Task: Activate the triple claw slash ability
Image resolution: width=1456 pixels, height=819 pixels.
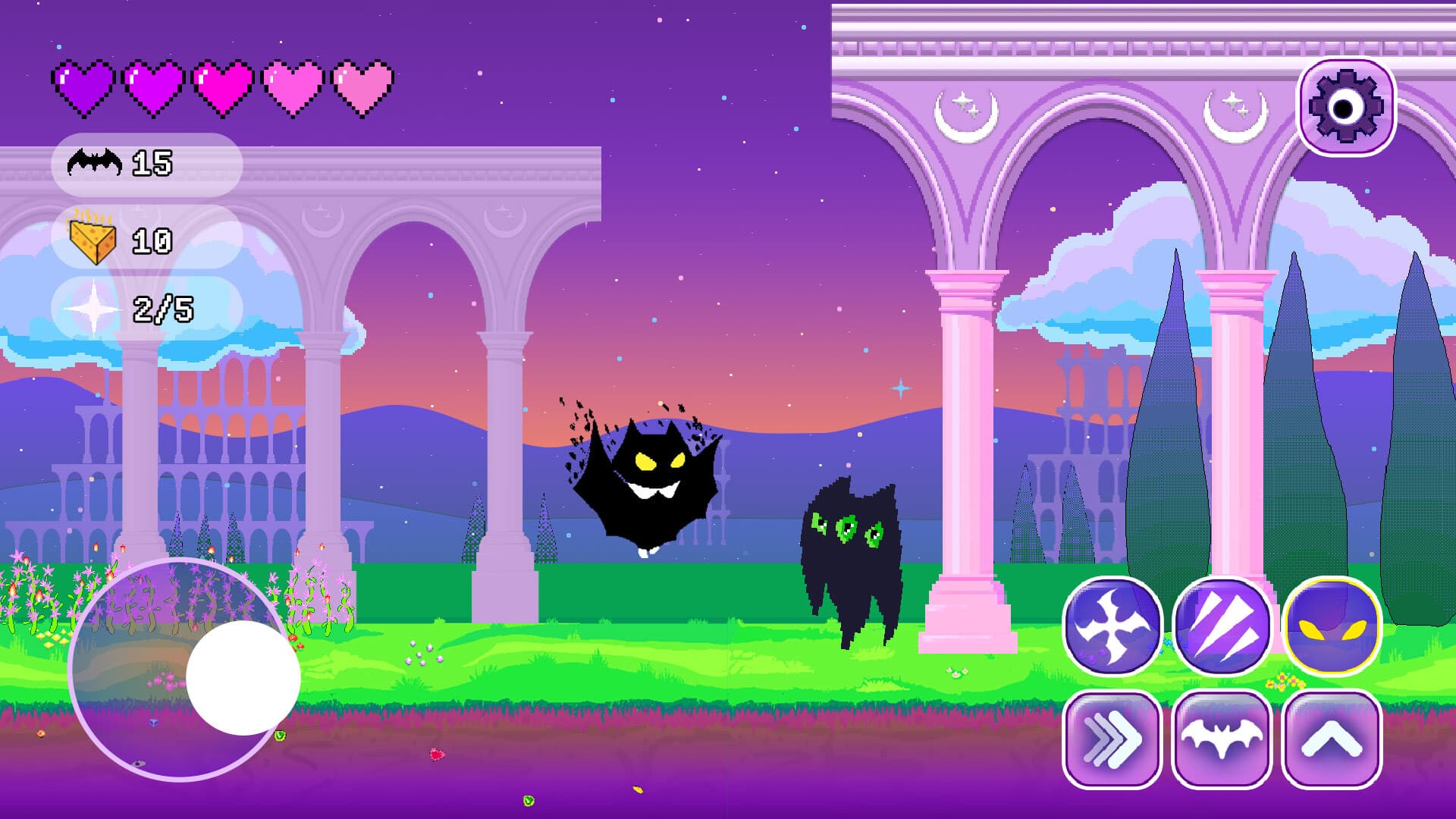Action: [1221, 628]
